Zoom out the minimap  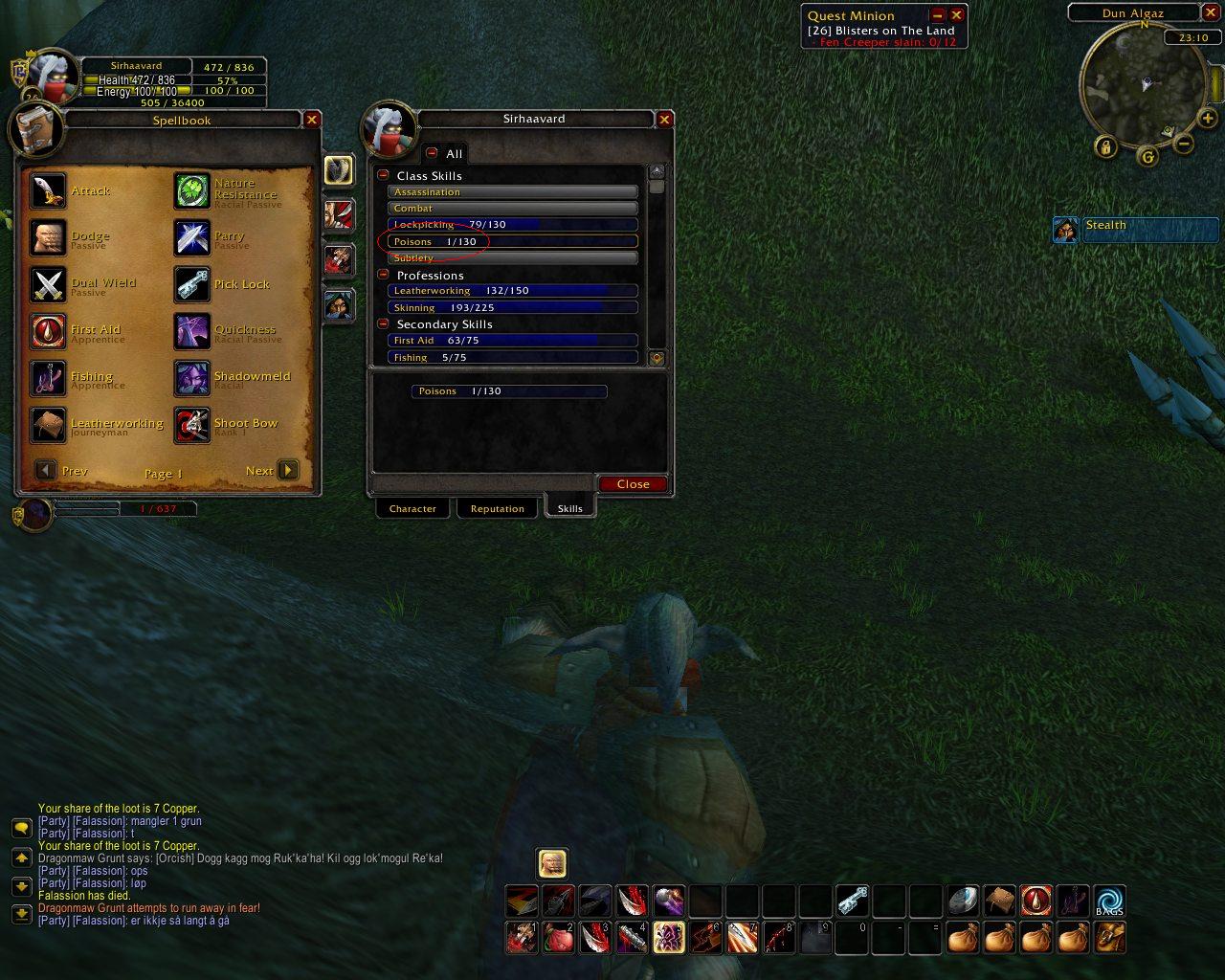coord(1184,145)
